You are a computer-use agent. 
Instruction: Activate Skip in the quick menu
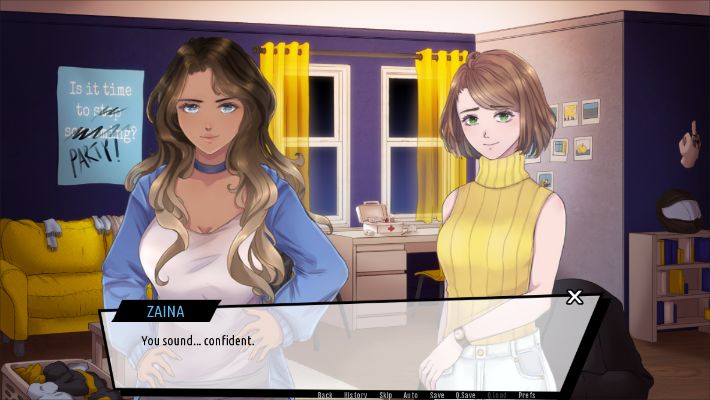click(385, 395)
